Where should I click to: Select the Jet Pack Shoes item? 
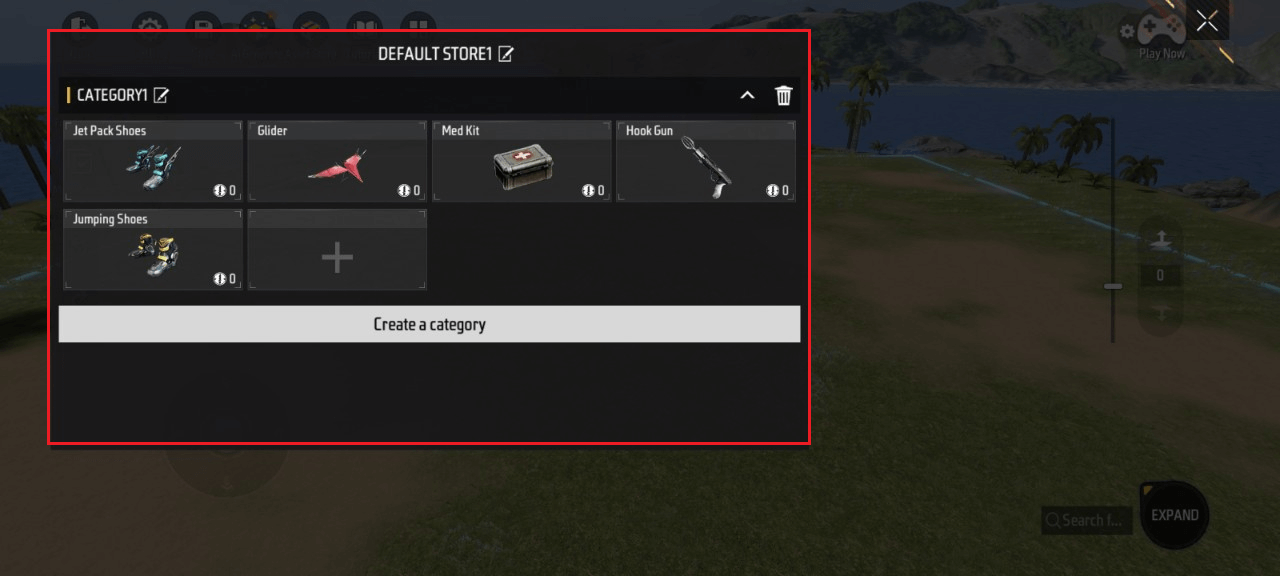[x=153, y=162]
